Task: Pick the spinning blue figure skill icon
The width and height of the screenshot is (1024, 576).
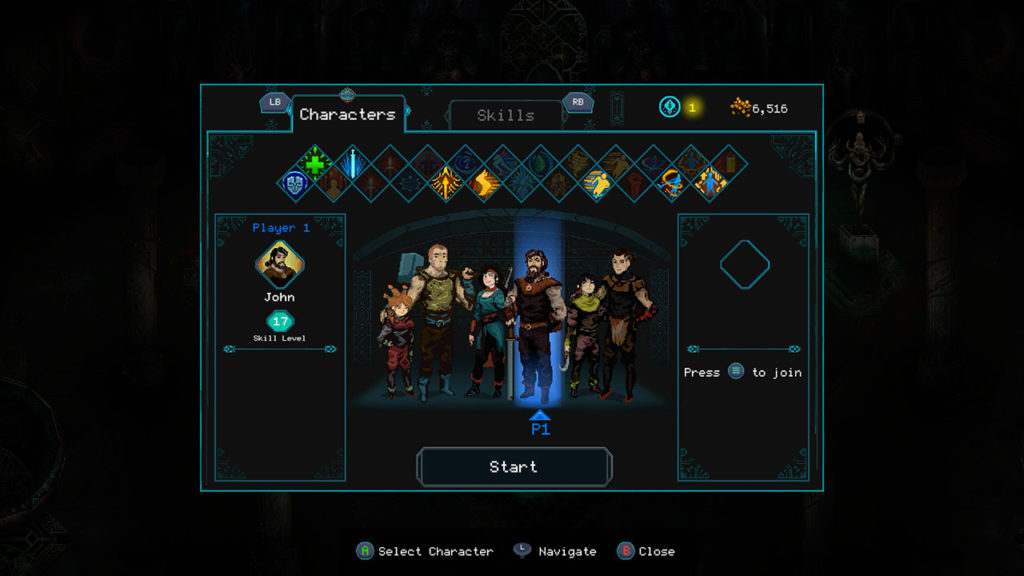Action: [672, 183]
